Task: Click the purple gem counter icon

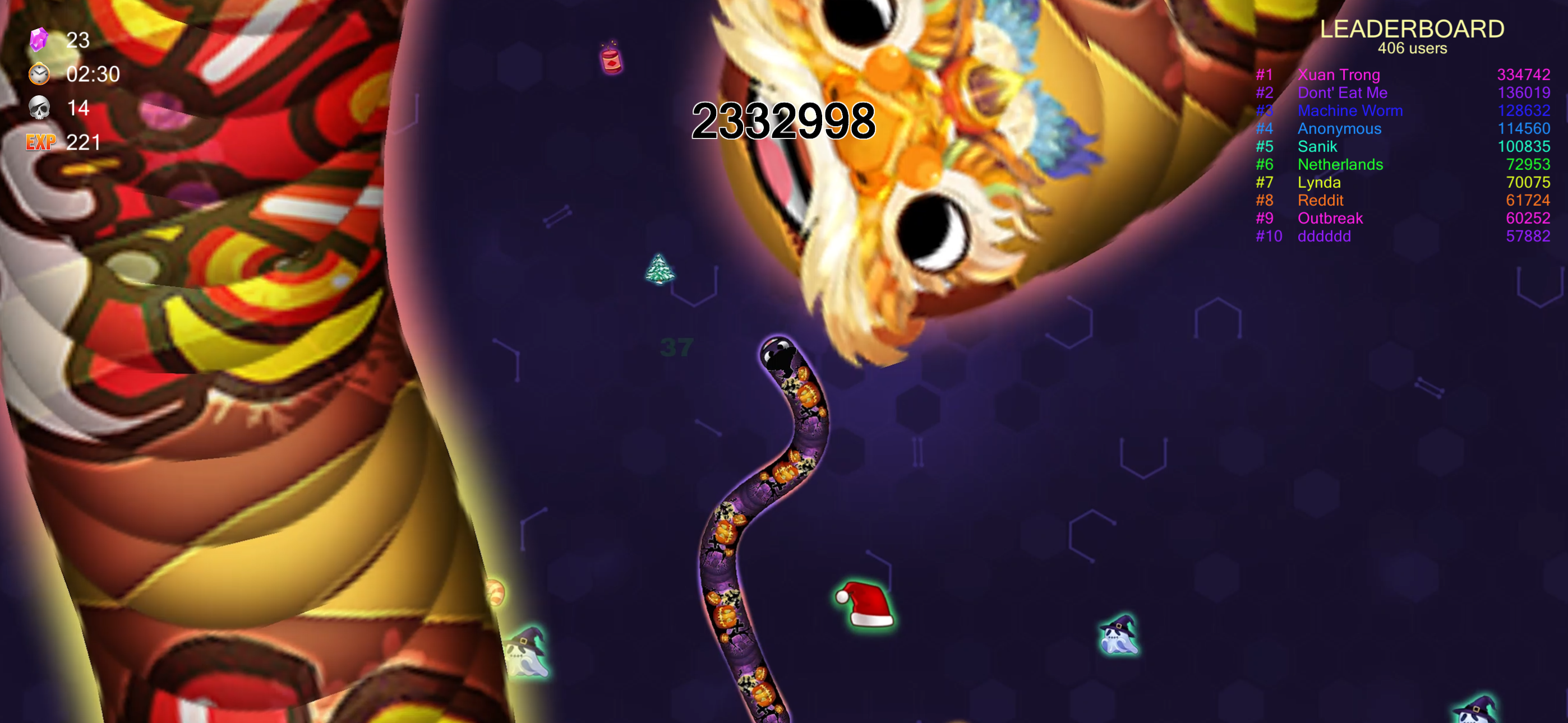Action: [38, 40]
